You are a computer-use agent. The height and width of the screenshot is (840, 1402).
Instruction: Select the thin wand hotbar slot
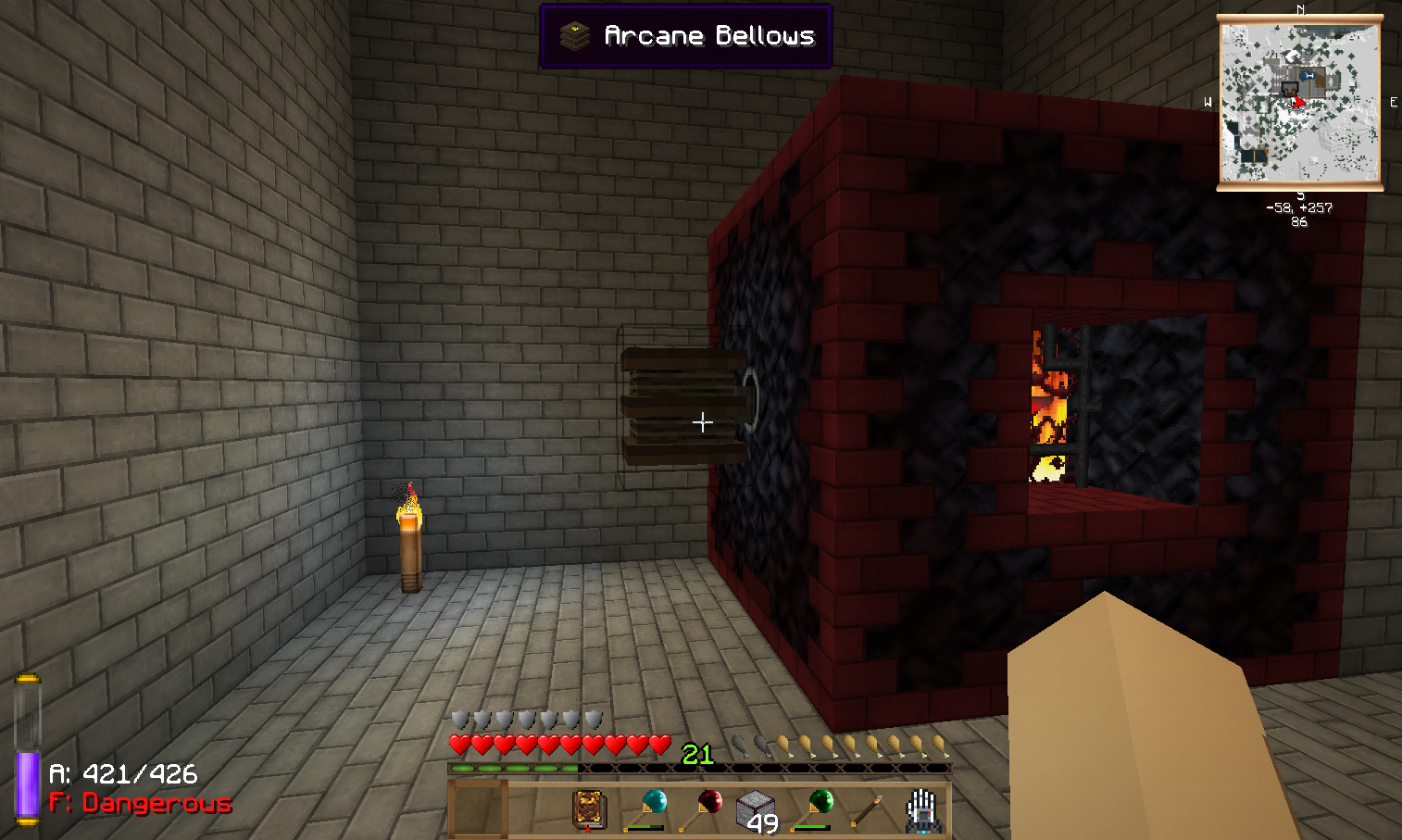[x=867, y=809]
